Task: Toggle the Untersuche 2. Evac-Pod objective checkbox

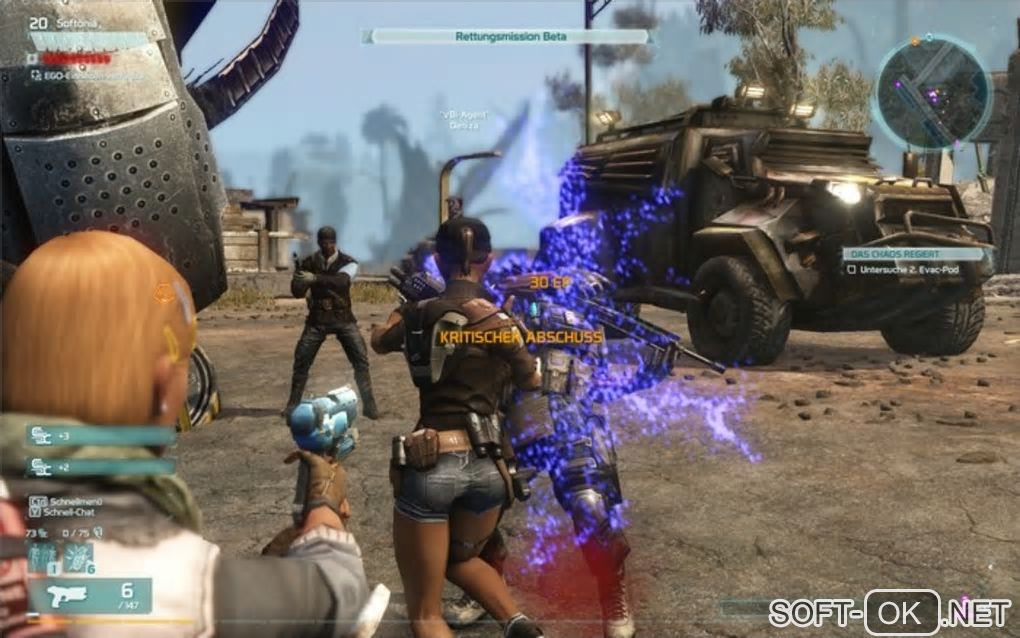Action: point(849,269)
